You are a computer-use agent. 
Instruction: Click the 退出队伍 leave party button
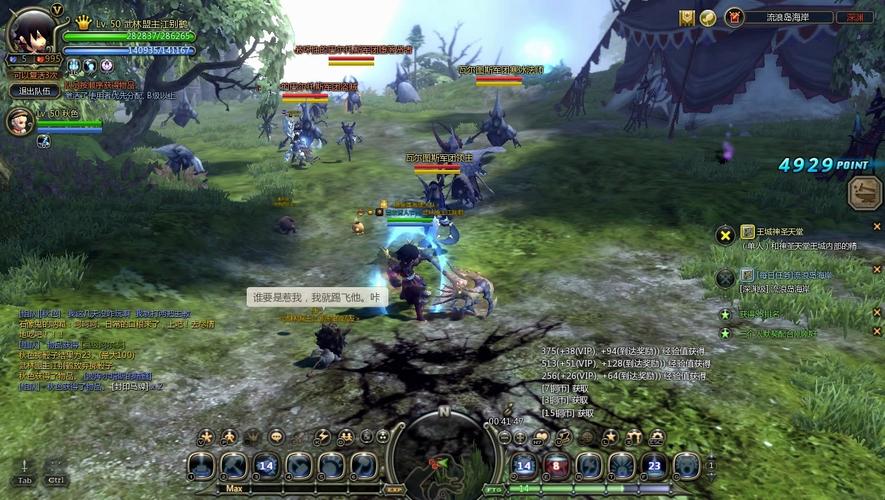point(35,91)
